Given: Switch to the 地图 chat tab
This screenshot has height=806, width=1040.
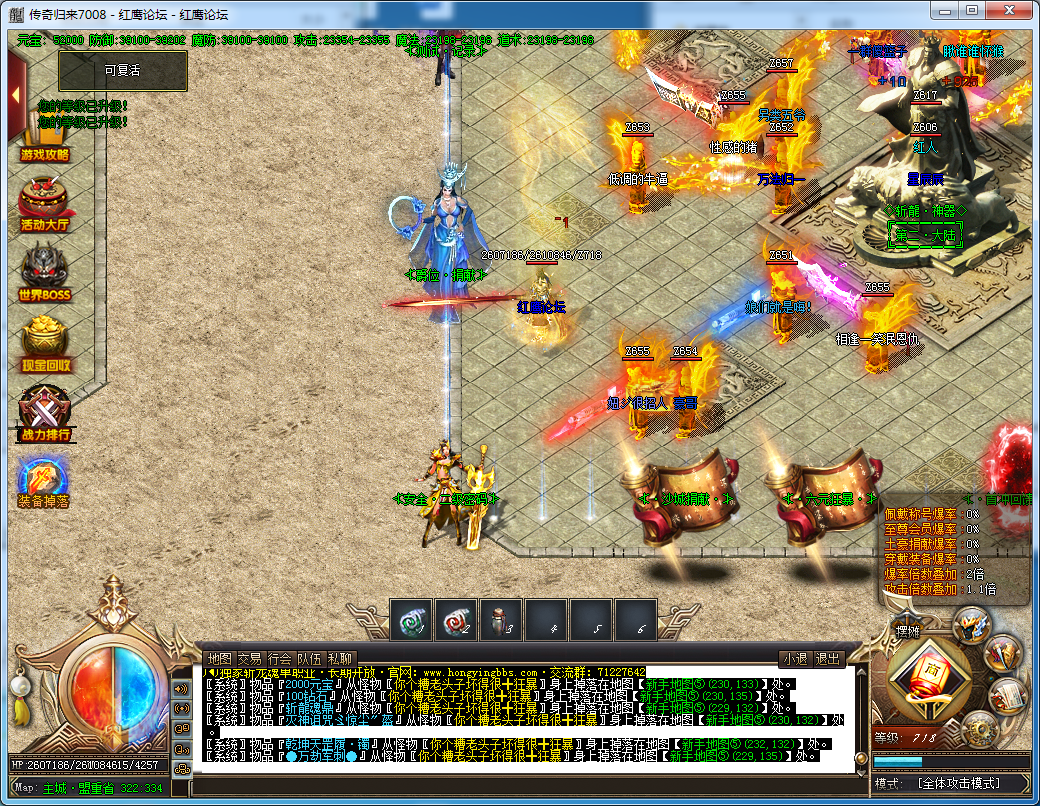Looking at the screenshot, I should point(218,659).
